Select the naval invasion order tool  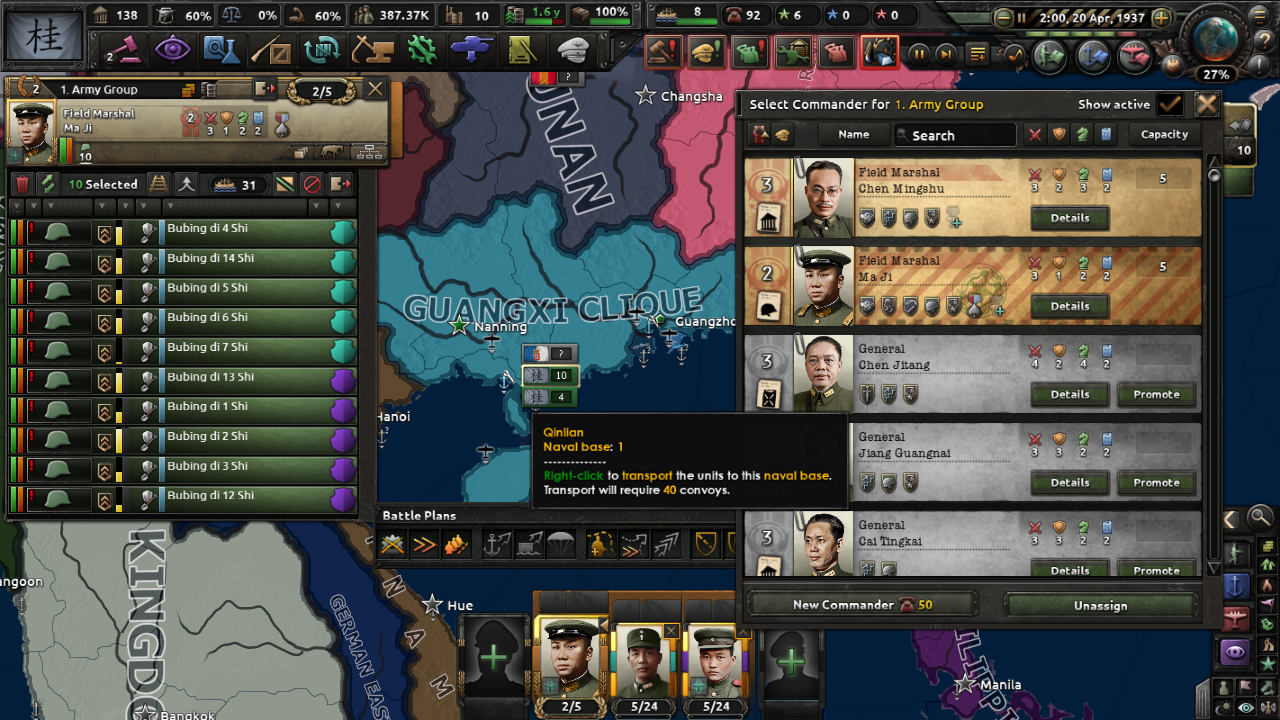coord(494,546)
